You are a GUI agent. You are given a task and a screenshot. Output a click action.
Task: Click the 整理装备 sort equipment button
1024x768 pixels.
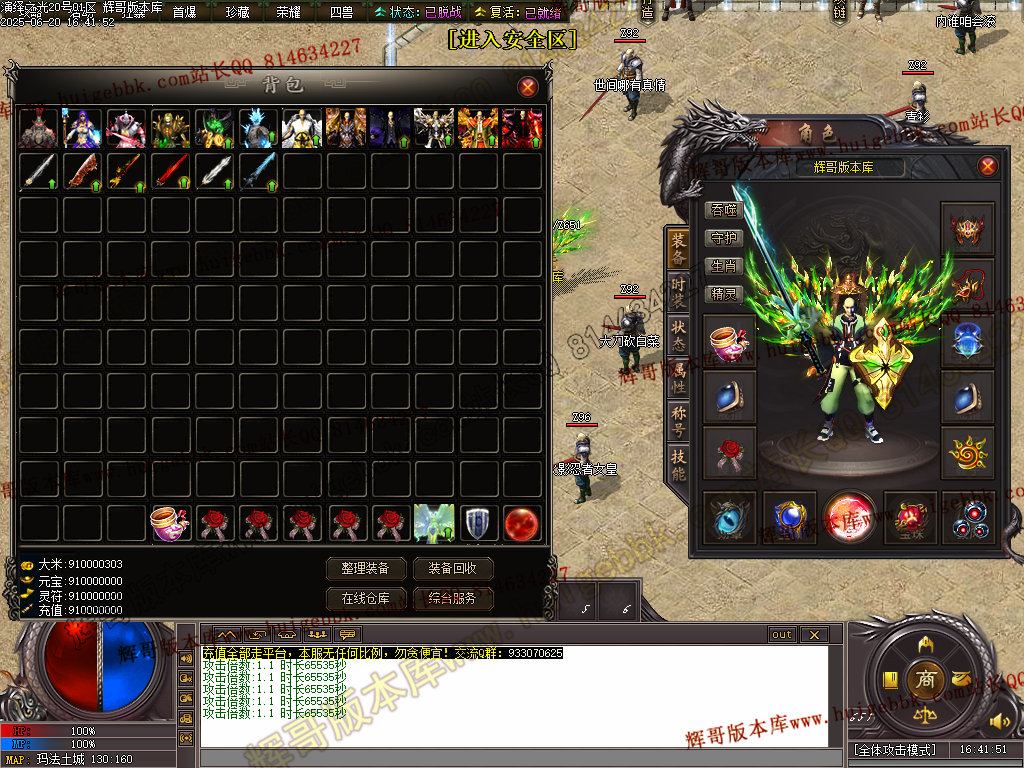point(366,568)
